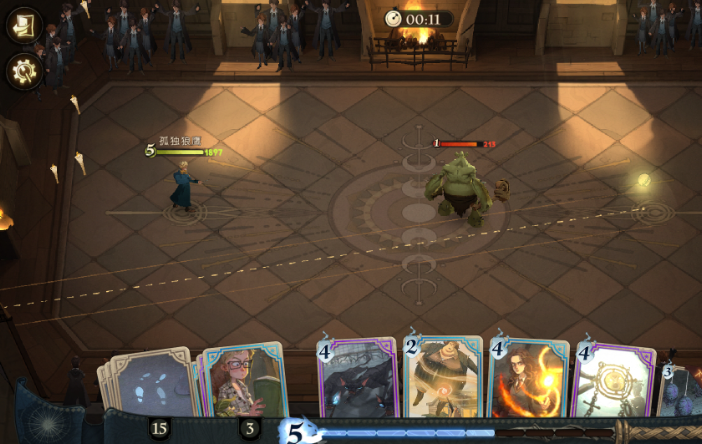Select the glowing white 4-cost spell card
702x444 pixels.
(614, 383)
